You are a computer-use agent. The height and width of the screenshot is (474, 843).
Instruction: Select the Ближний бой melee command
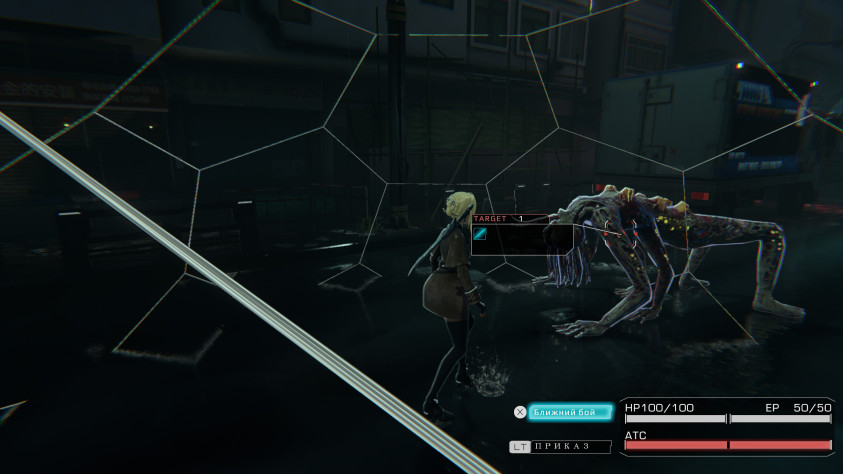(x=568, y=412)
